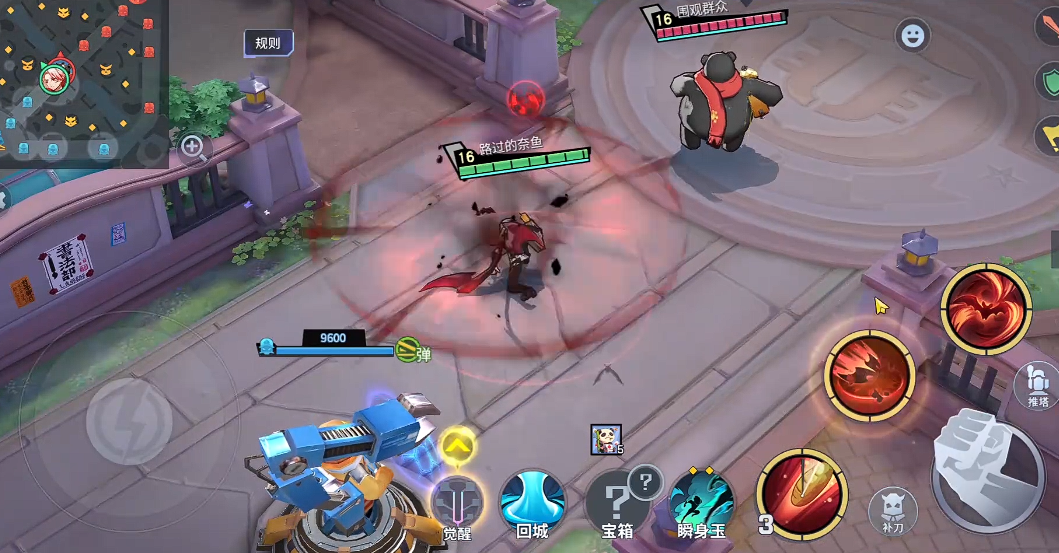Screen dimensions: 1059x553
Task: Tap the yellow upgrade arrow above 觉醒
Action: click(457, 443)
